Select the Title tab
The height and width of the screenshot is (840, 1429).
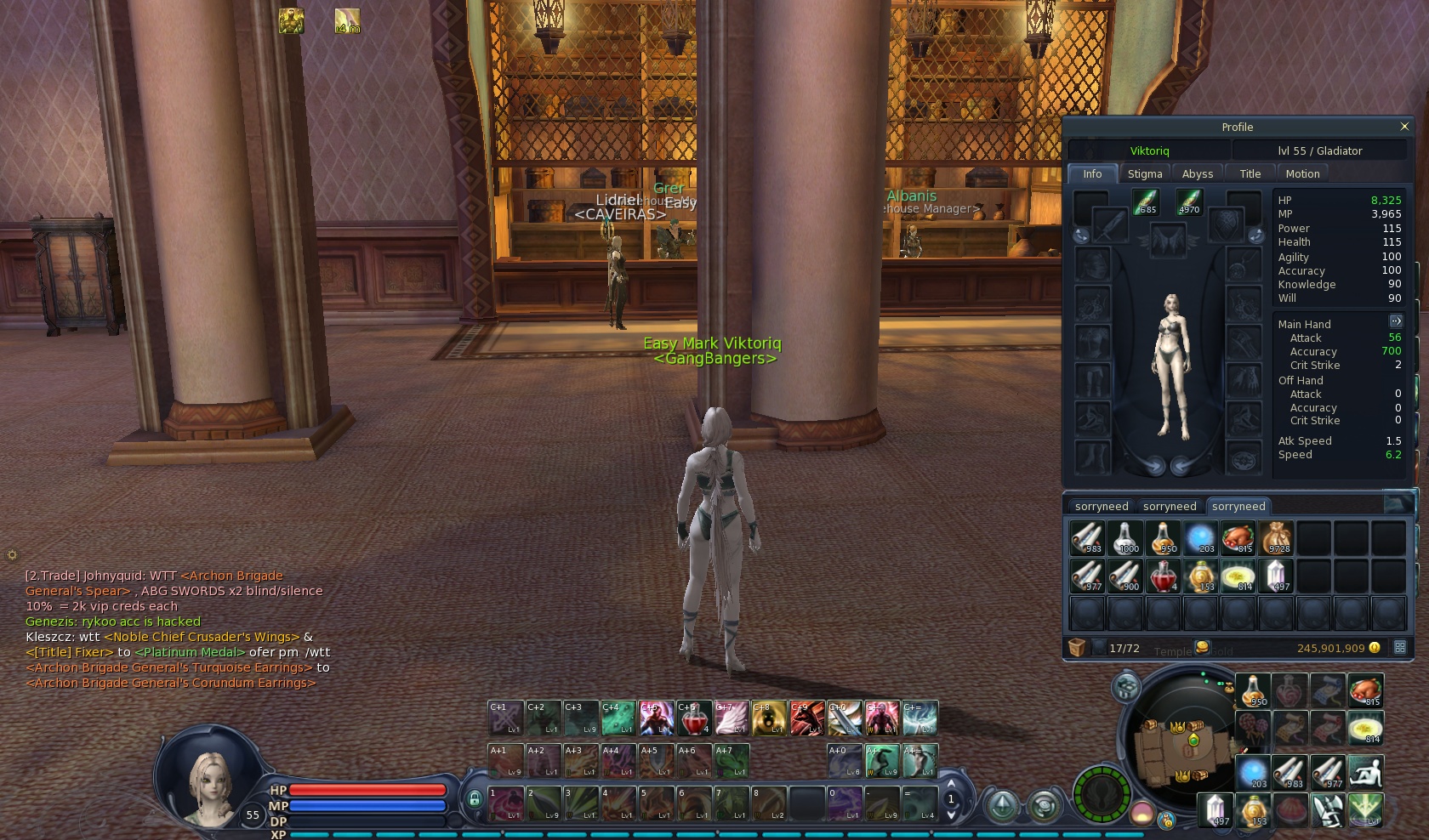1250,173
